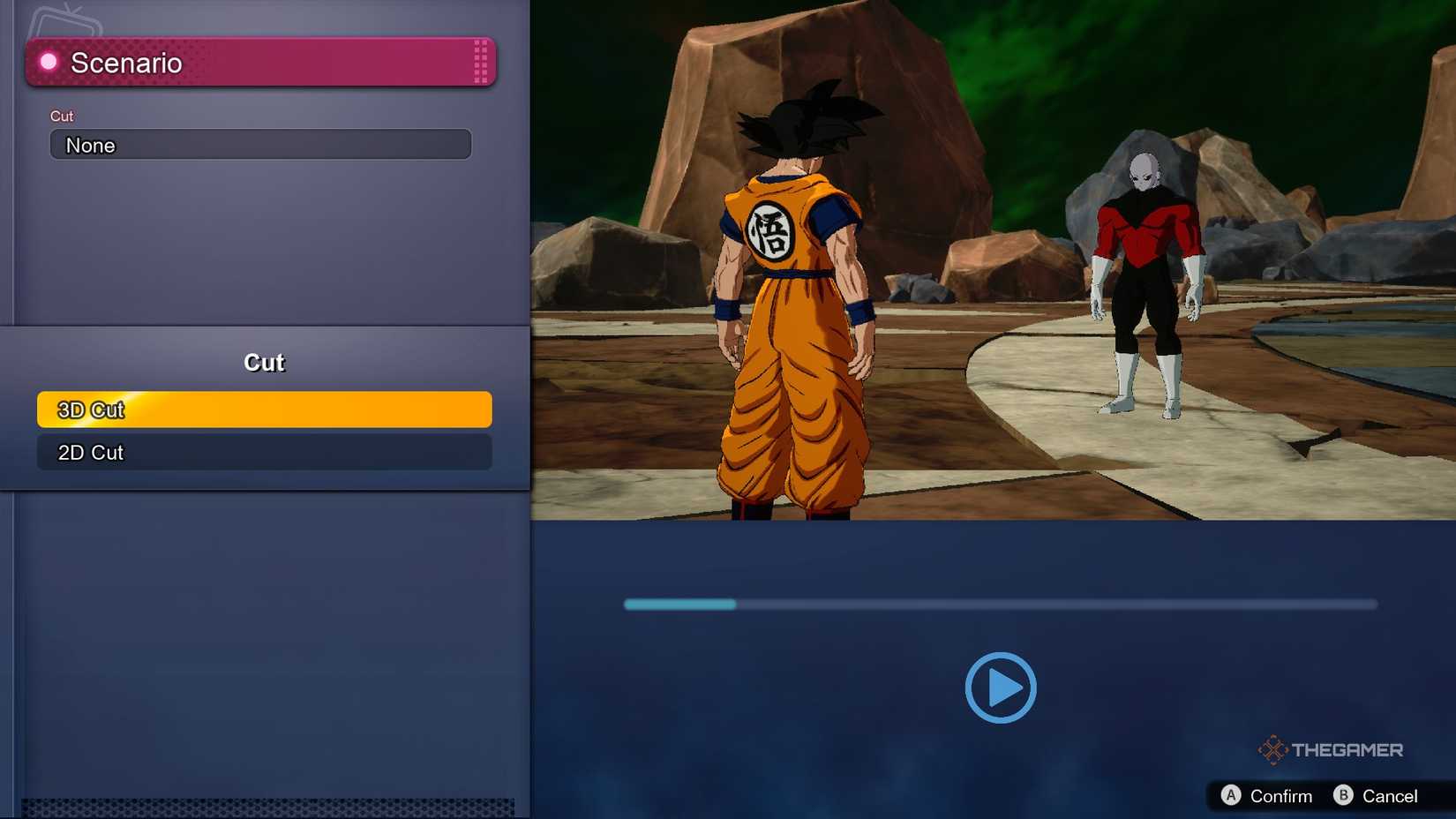Click the A controller button icon beside Confirm

1233,795
